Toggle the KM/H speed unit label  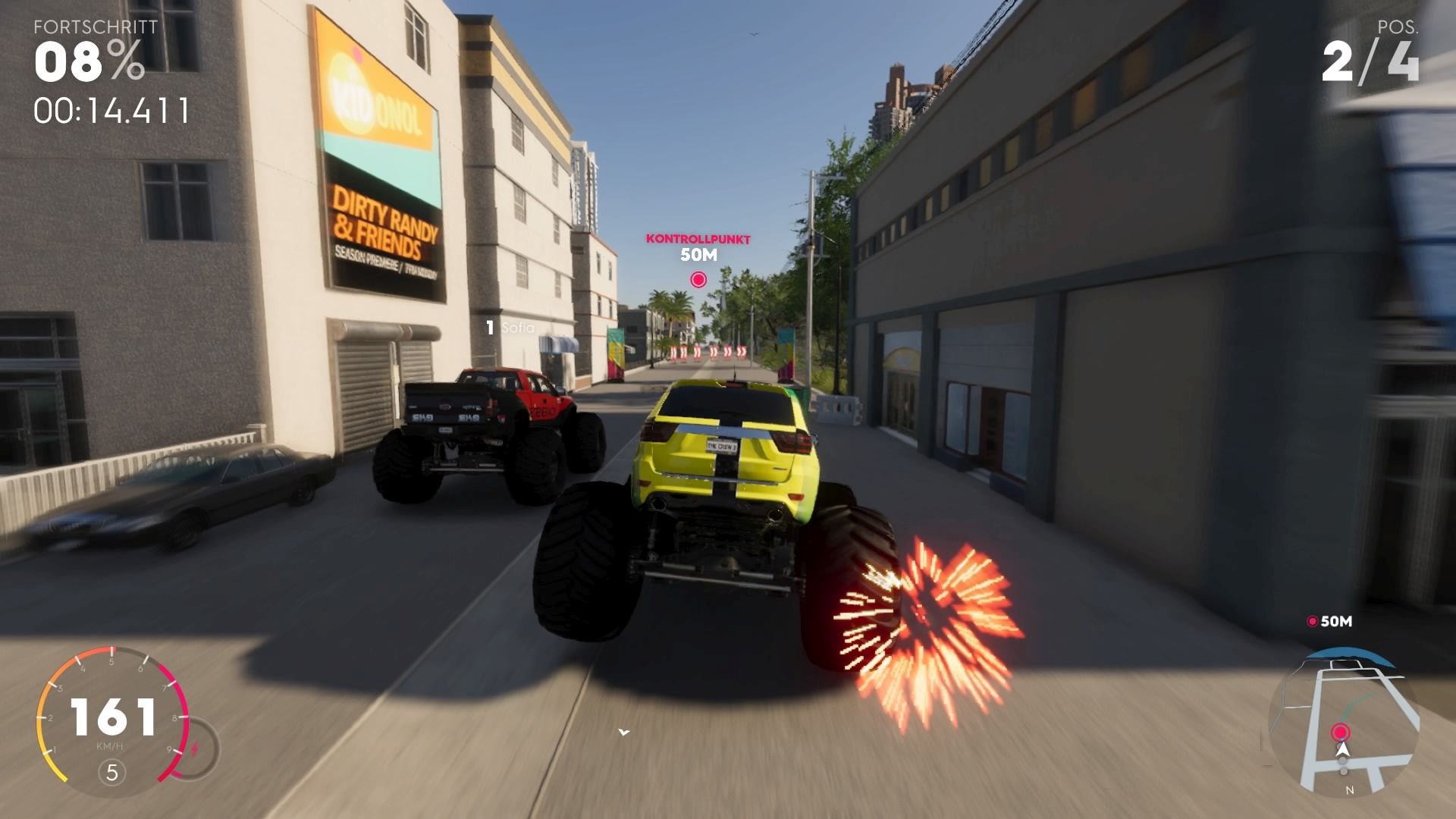(x=110, y=745)
